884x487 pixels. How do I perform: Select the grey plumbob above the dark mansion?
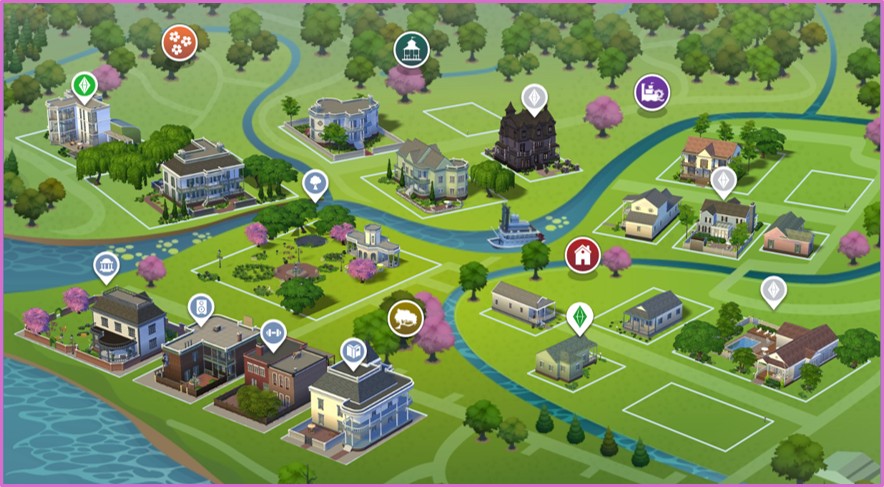pos(535,99)
